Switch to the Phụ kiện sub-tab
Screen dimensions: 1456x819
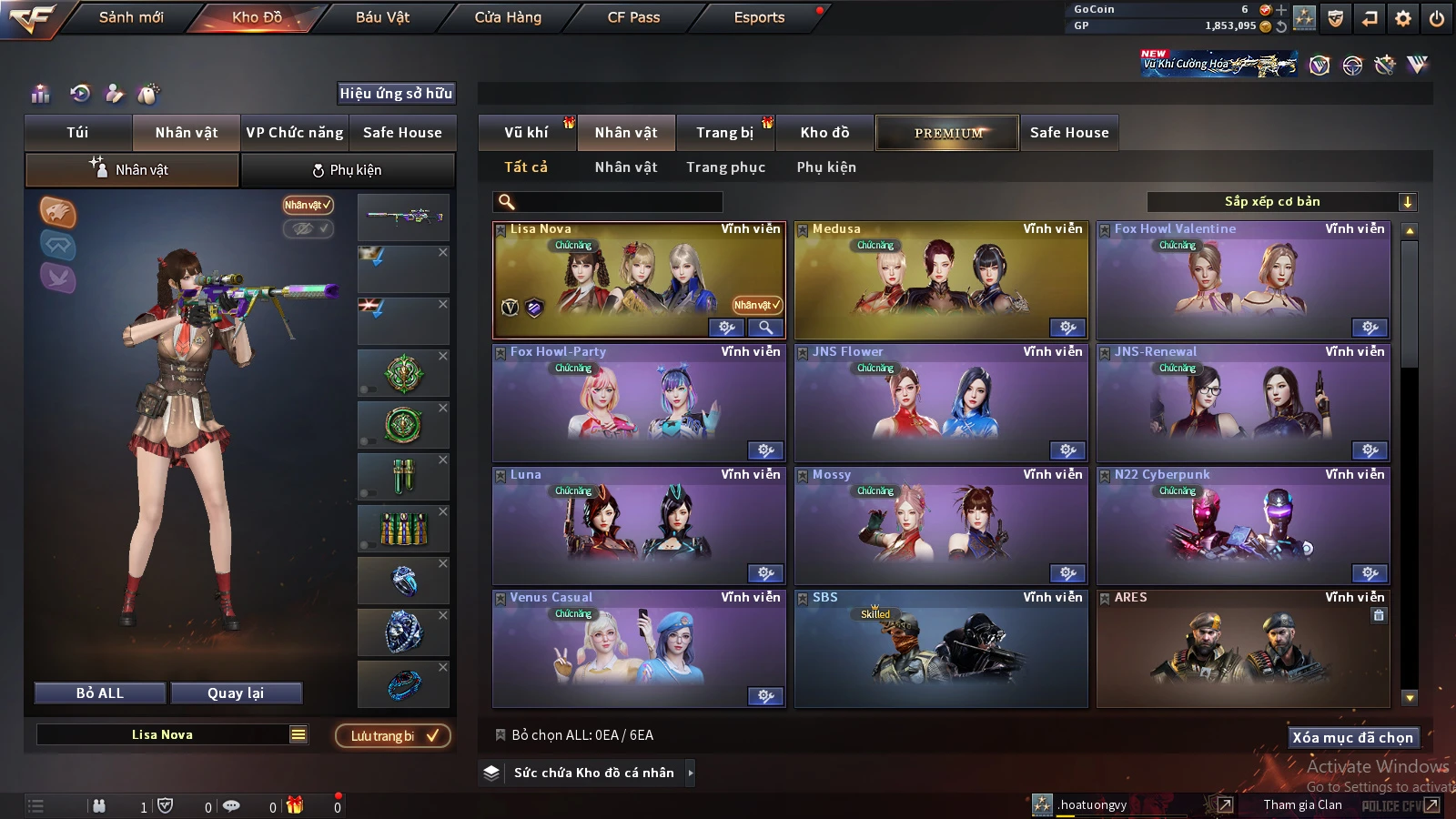click(x=348, y=170)
